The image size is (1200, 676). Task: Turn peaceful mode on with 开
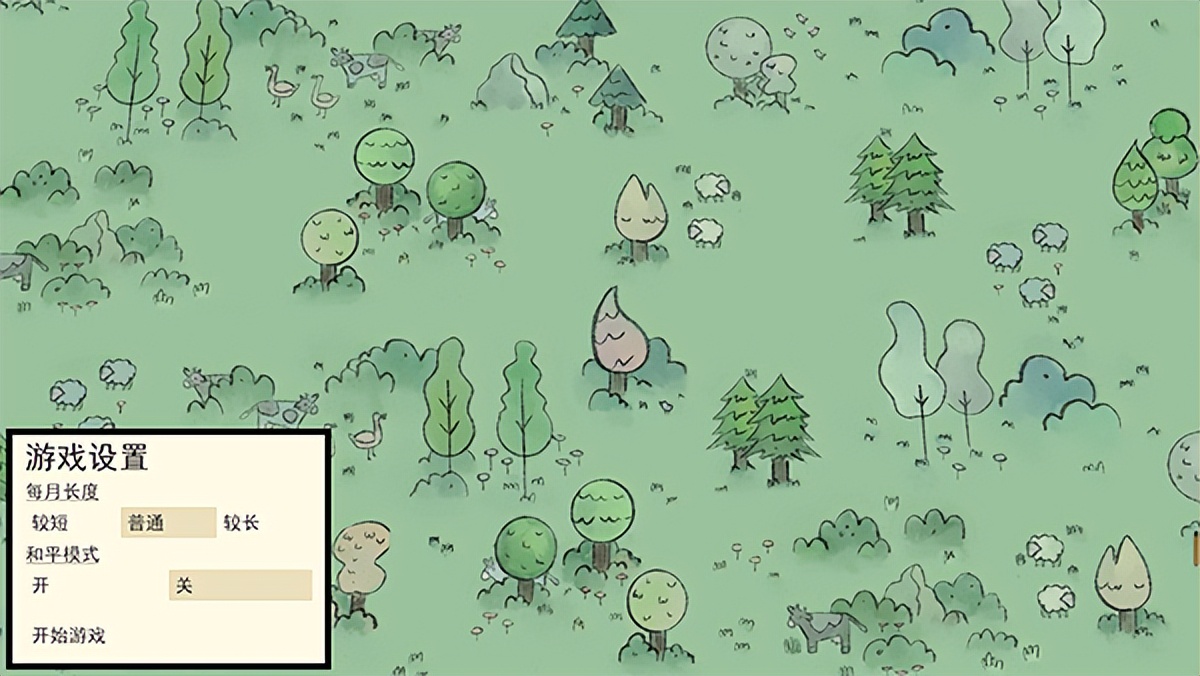[x=41, y=586]
